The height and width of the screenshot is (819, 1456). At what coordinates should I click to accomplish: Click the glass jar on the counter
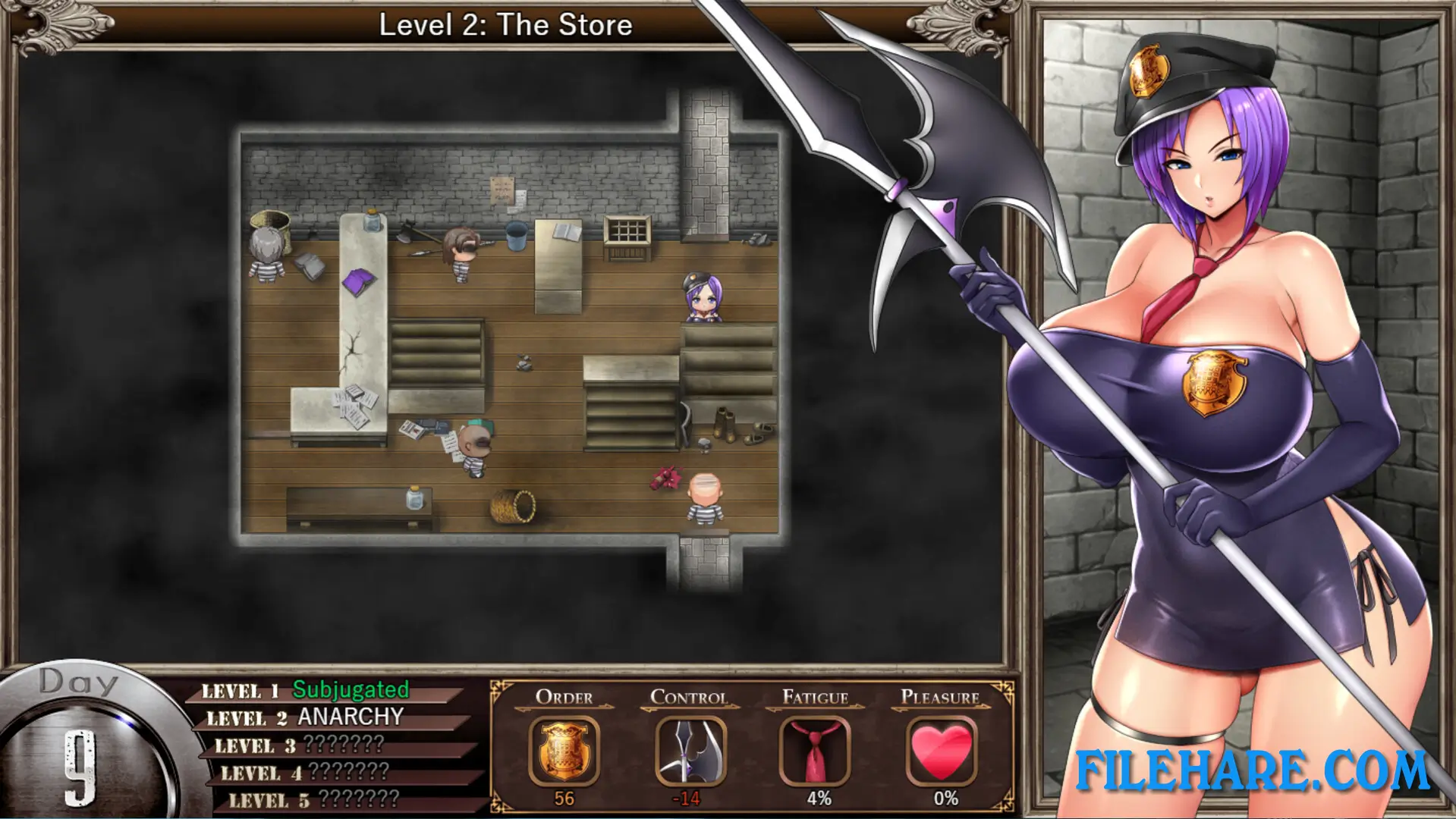(x=371, y=220)
